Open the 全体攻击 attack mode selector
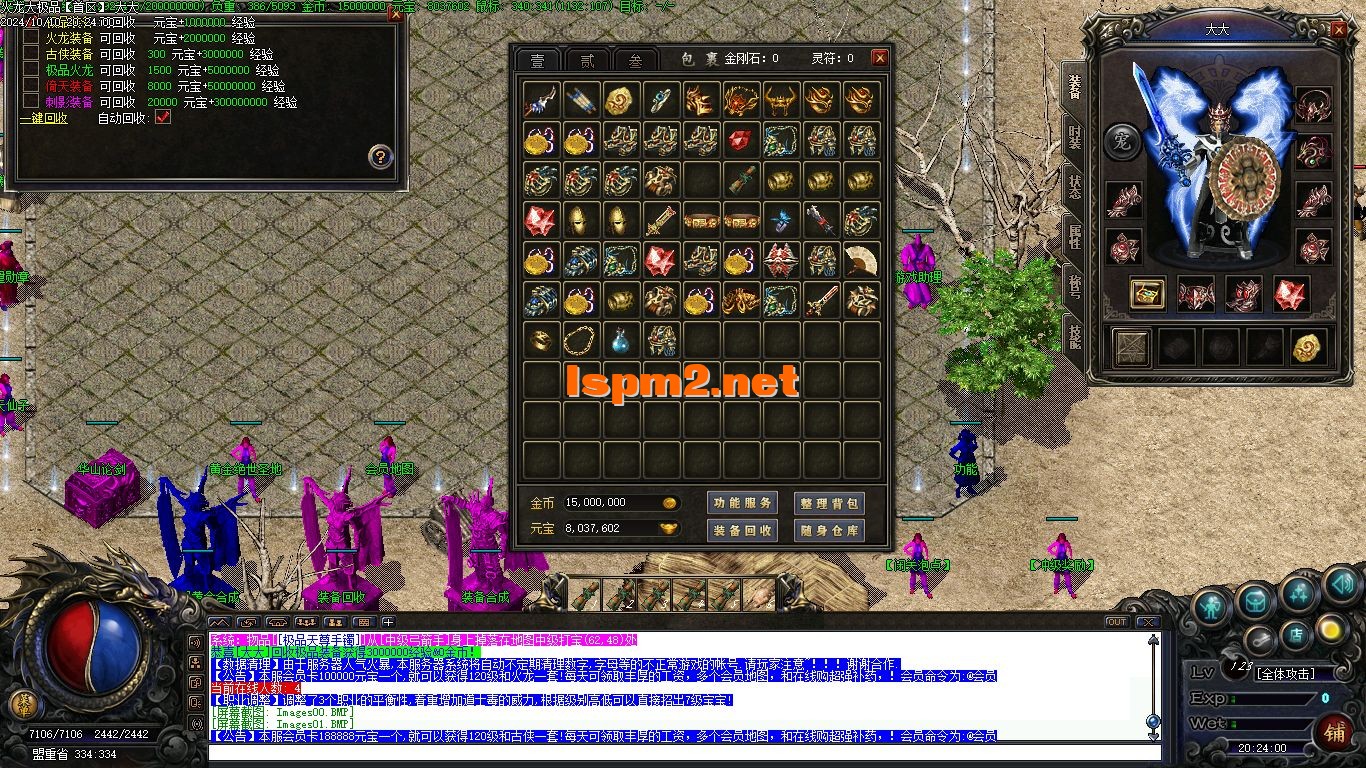This screenshot has height=768, width=1366. point(1286,673)
